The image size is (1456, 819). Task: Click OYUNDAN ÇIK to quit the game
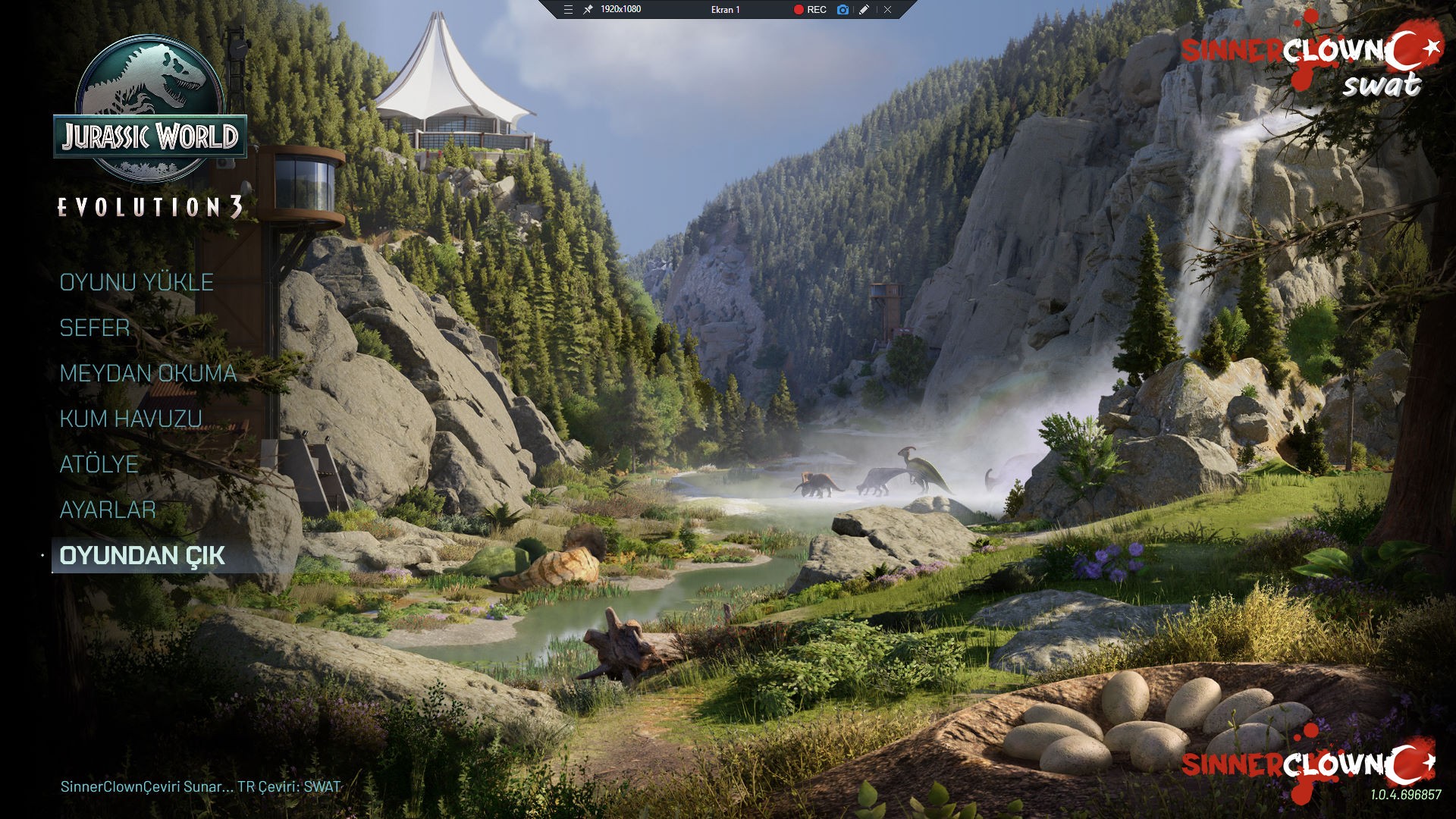142,555
